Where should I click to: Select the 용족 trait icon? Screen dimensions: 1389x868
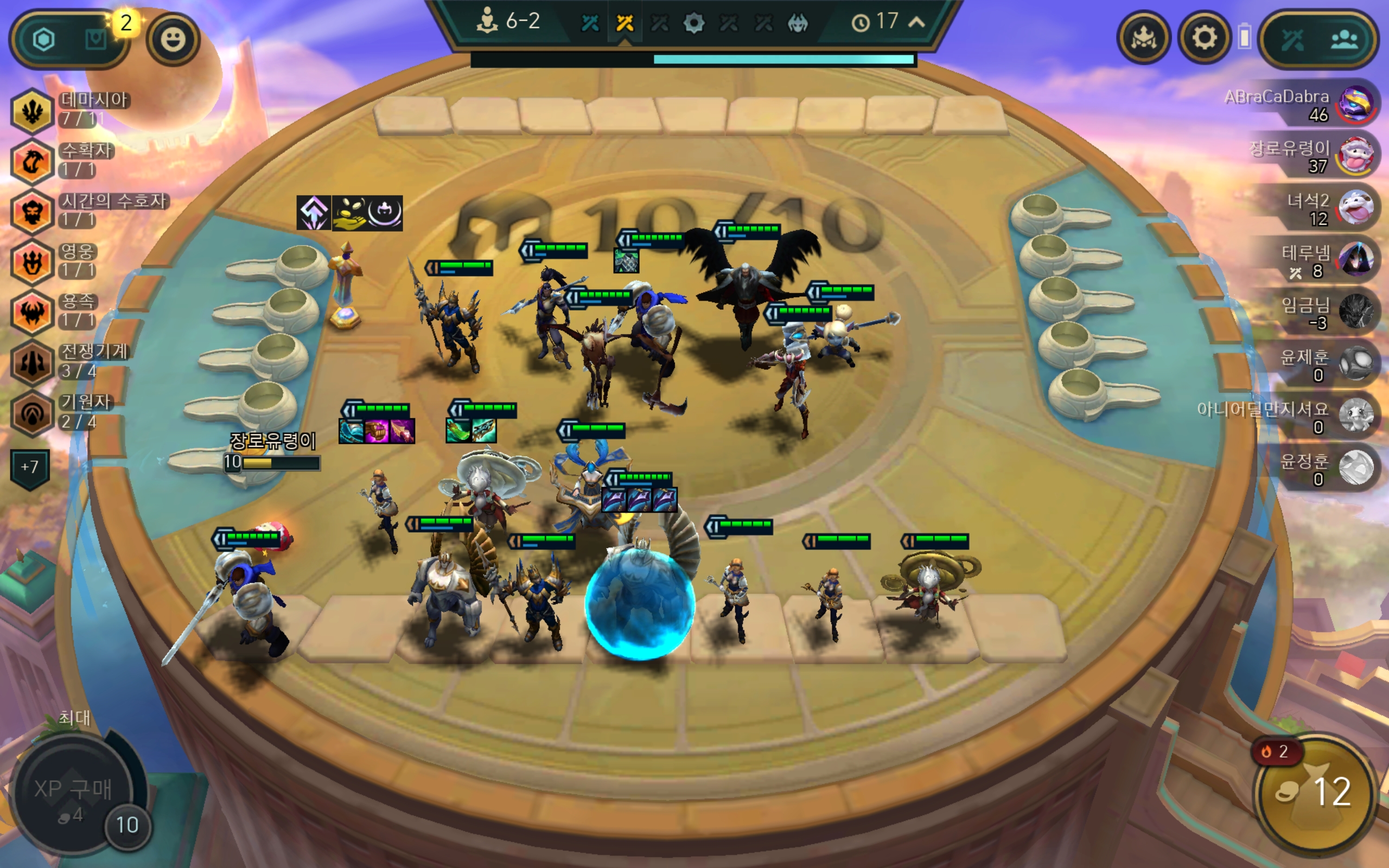32,312
